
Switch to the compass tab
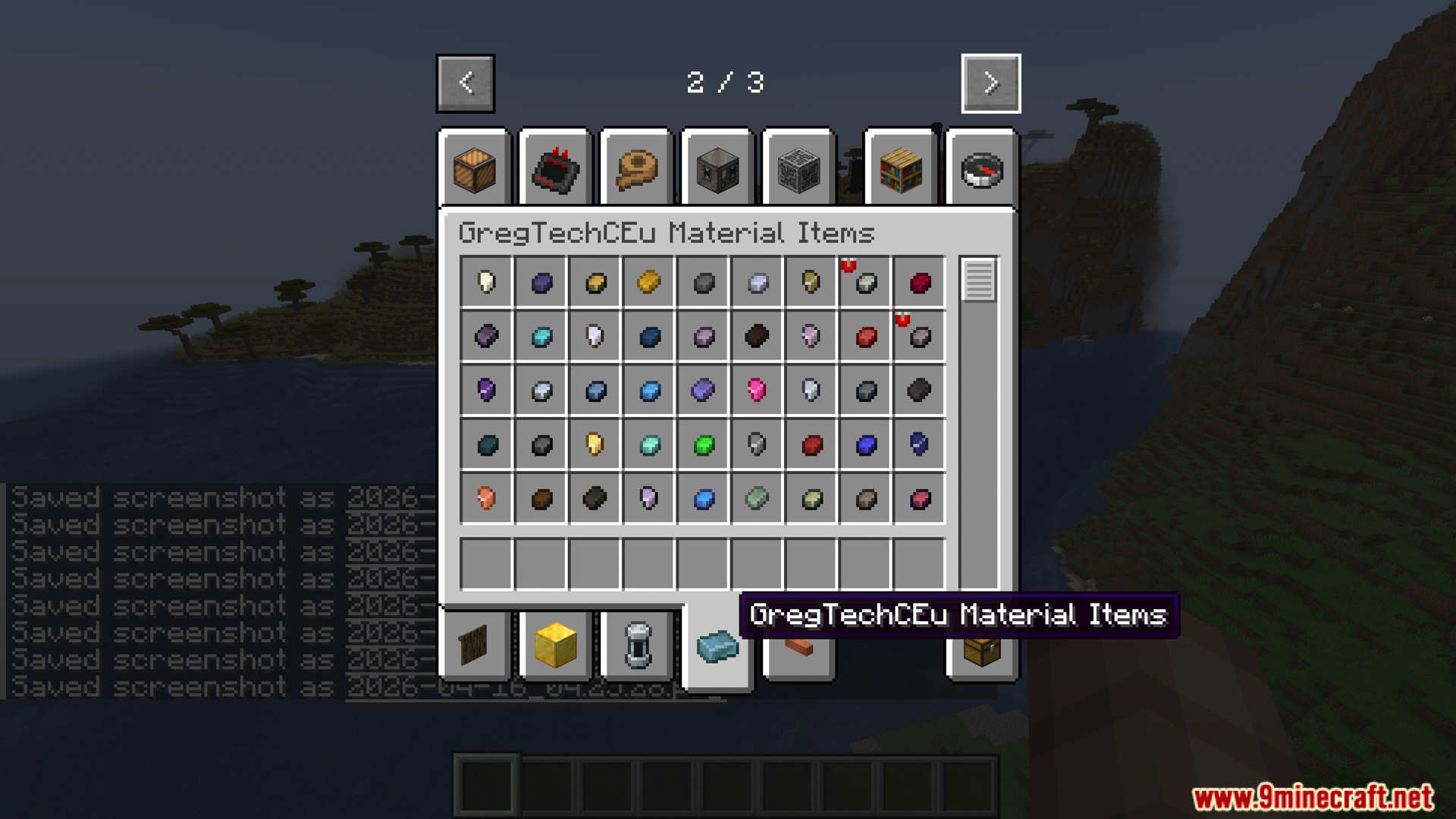click(980, 169)
